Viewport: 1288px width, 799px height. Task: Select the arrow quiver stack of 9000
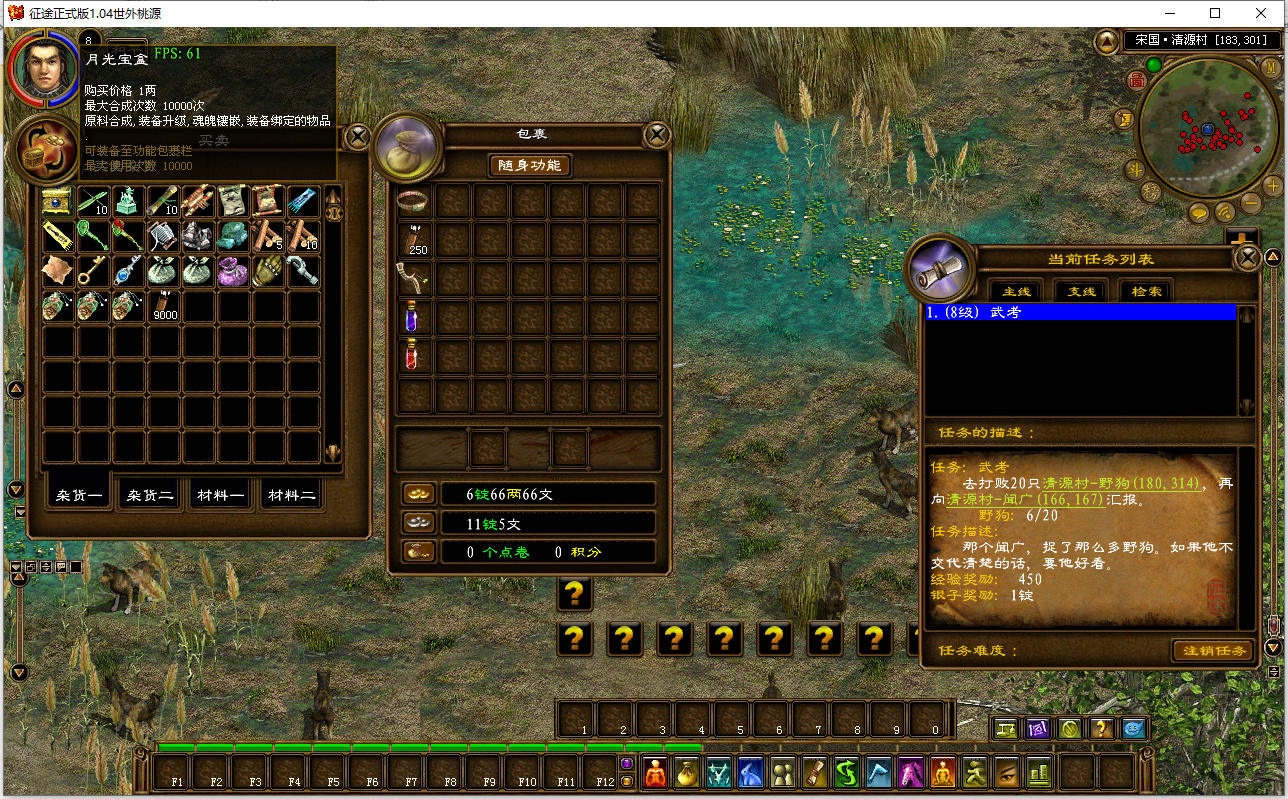(x=162, y=306)
